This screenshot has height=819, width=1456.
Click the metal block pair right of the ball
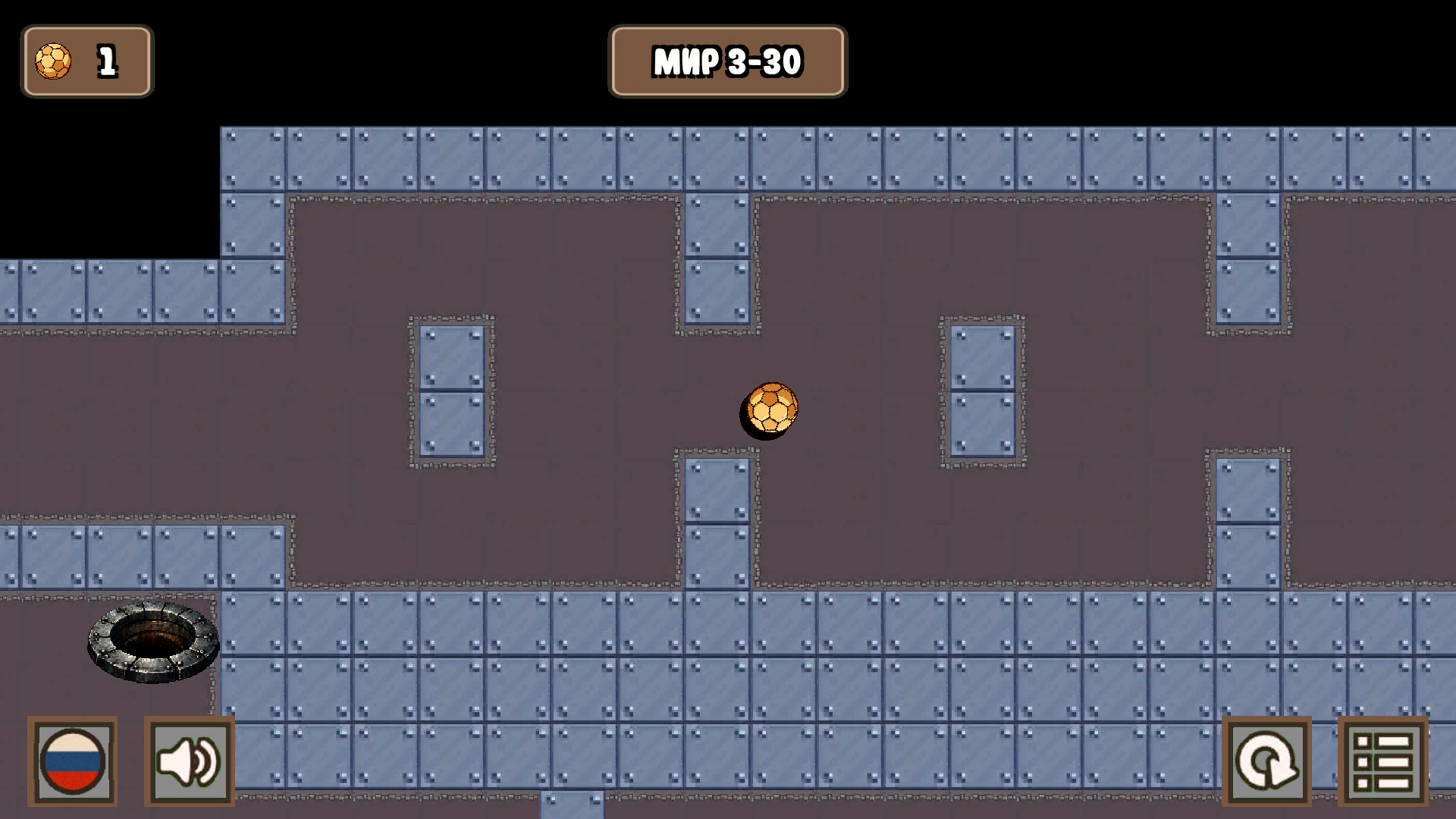coord(981,391)
